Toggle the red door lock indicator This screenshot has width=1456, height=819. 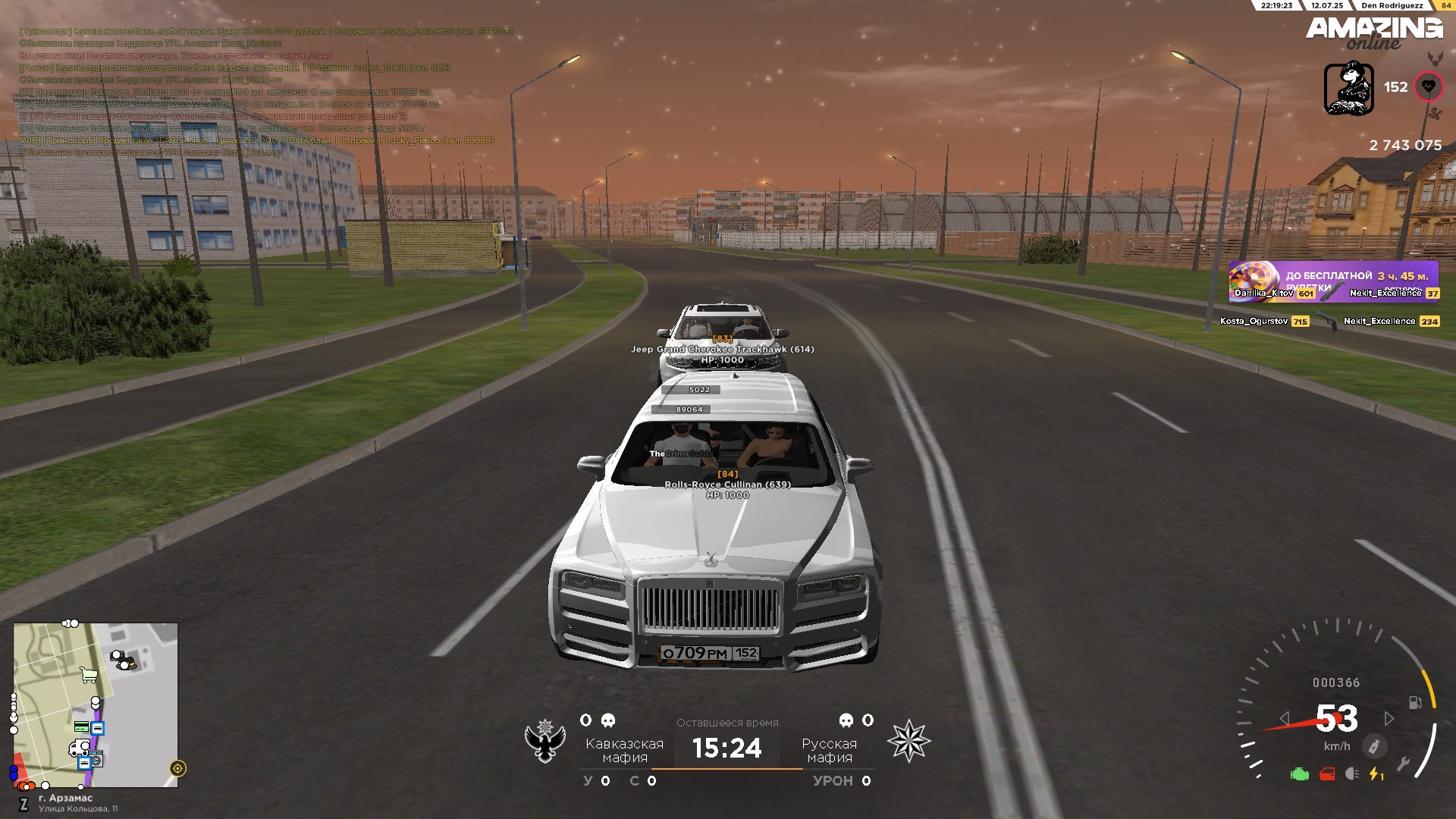(1327, 774)
